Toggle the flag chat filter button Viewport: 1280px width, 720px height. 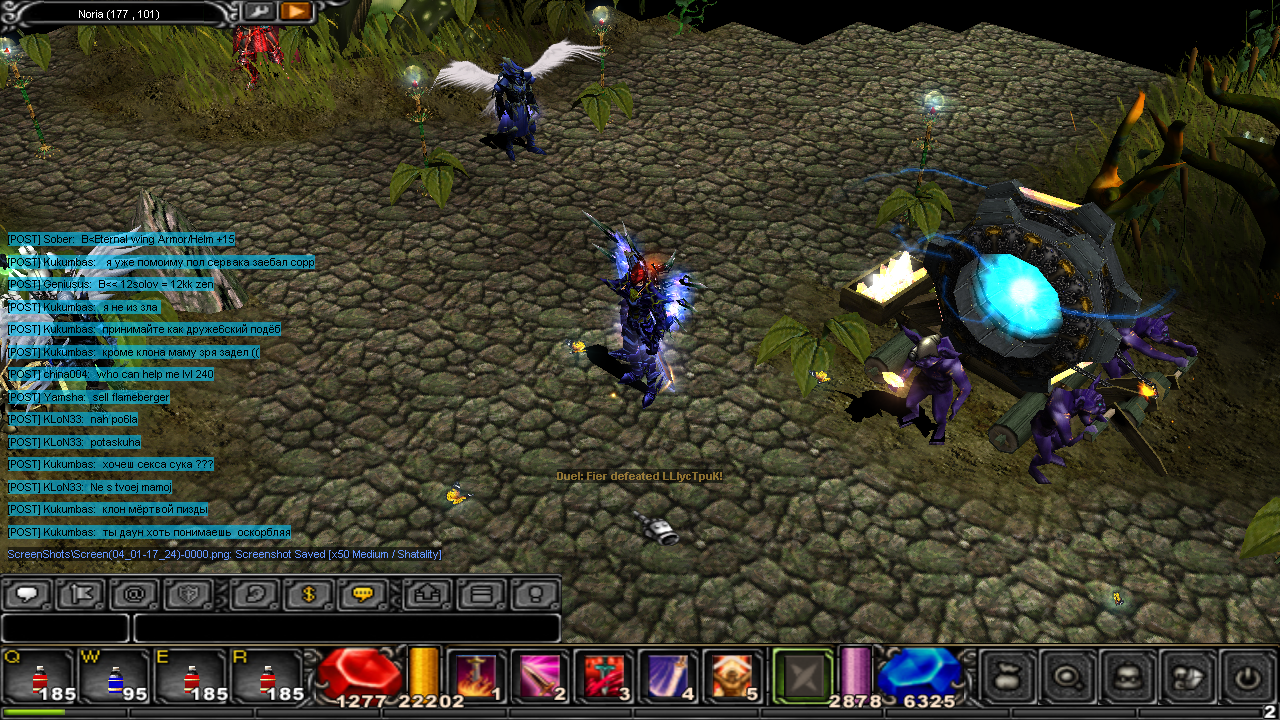pos(81,595)
